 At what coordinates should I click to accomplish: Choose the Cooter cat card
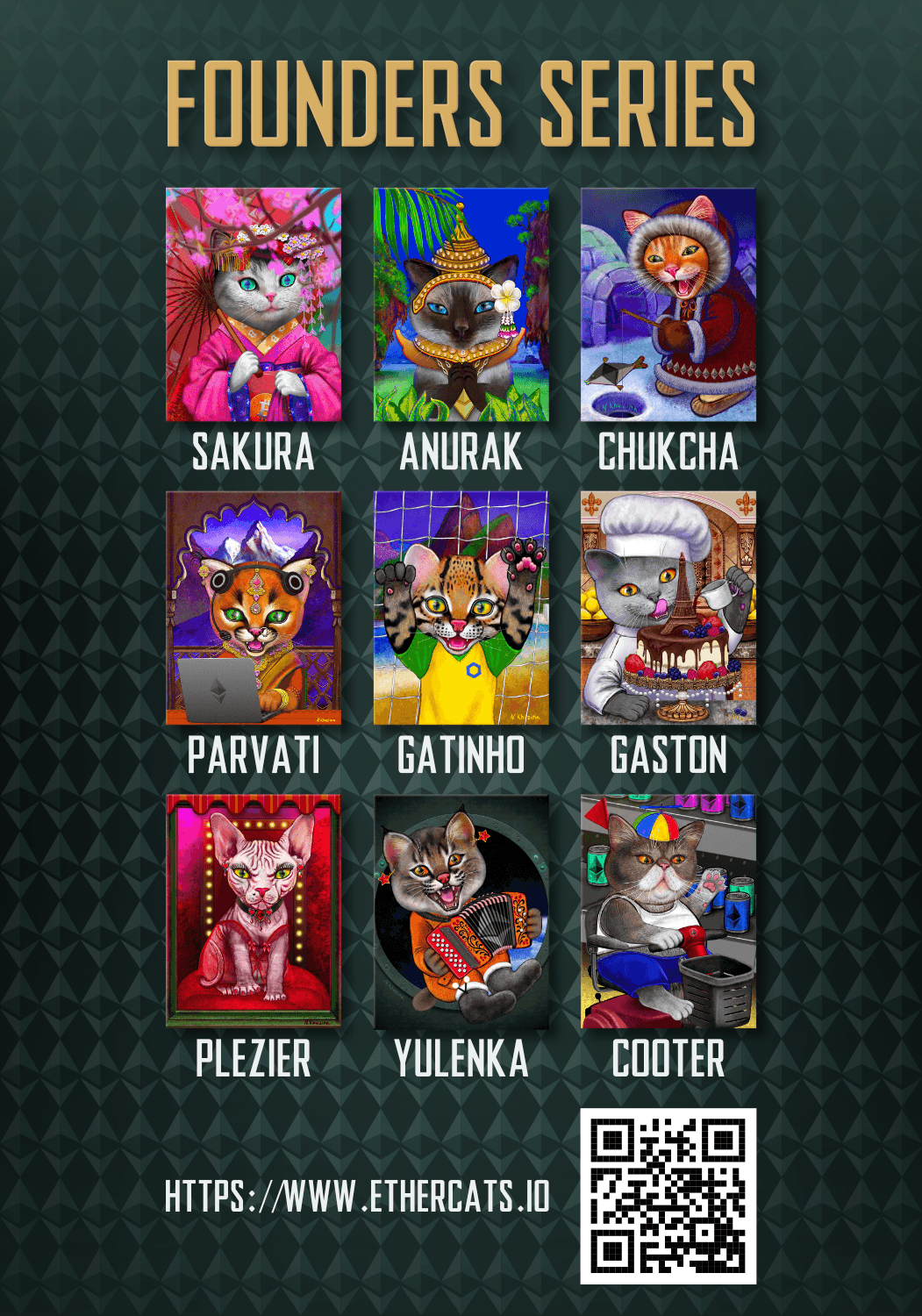coord(668,912)
